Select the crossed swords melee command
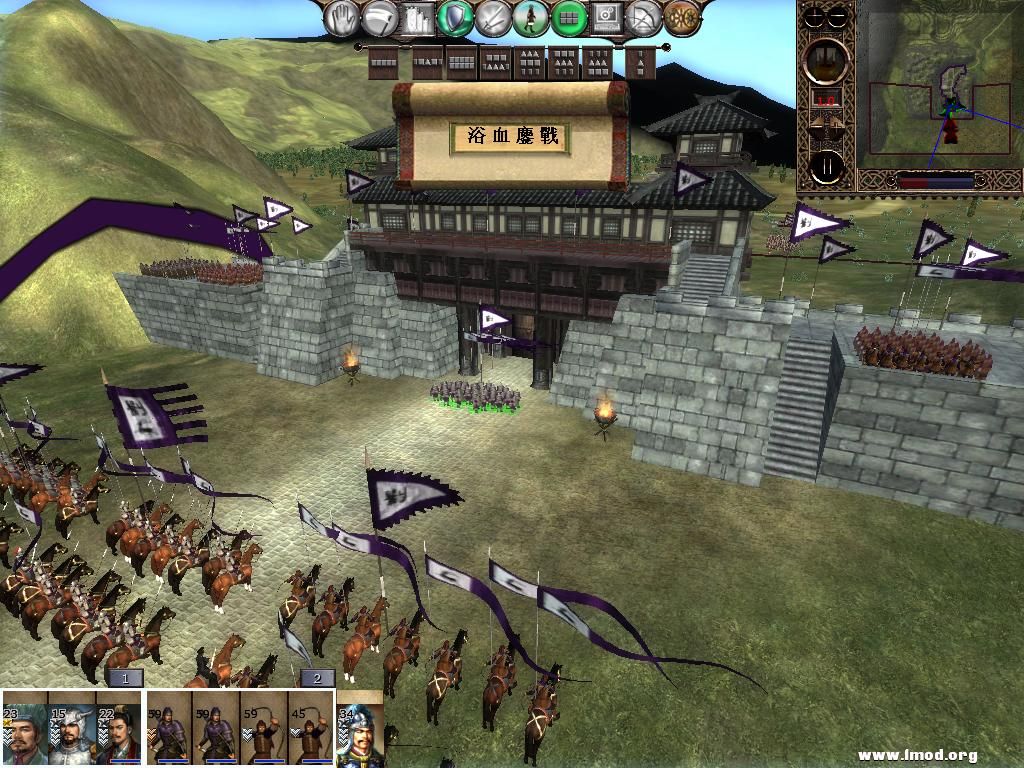The width and height of the screenshot is (1024, 768). point(494,17)
